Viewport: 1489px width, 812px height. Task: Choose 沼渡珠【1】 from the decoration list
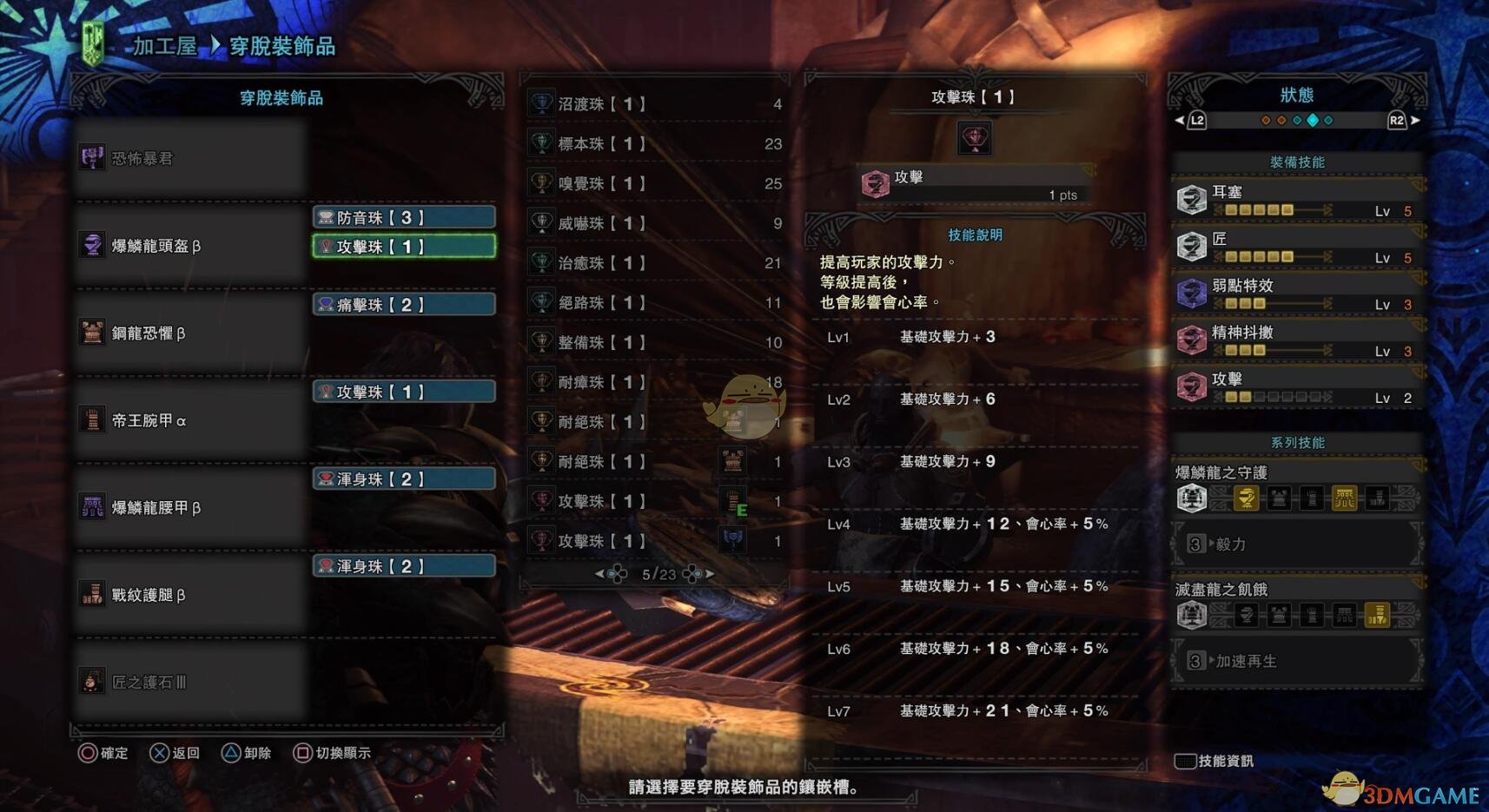click(656, 104)
